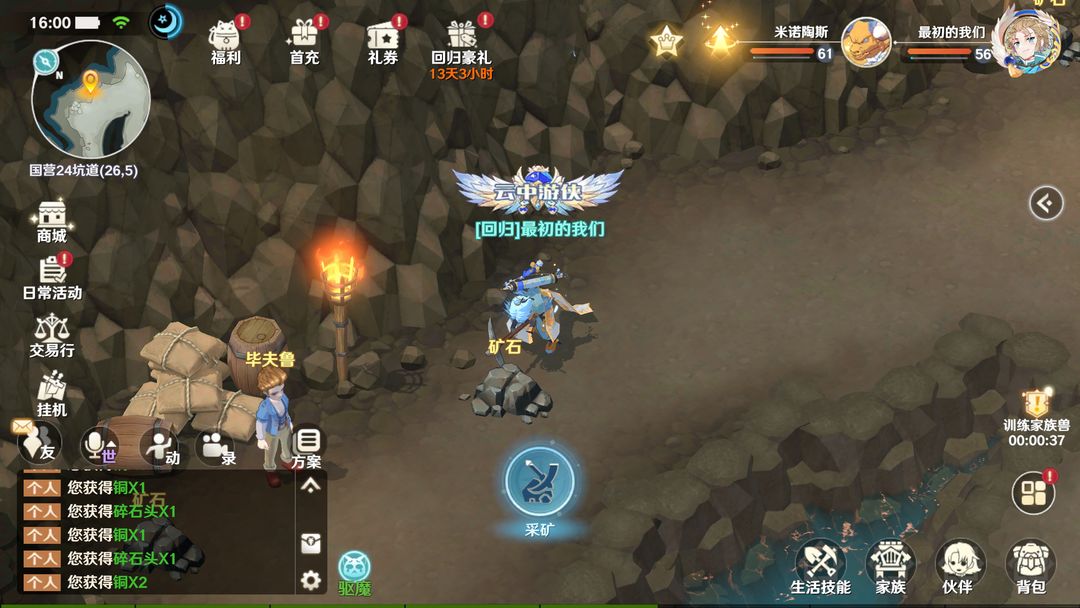Open the circular minimap
Viewport: 1080px width, 608px height.
[90, 100]
